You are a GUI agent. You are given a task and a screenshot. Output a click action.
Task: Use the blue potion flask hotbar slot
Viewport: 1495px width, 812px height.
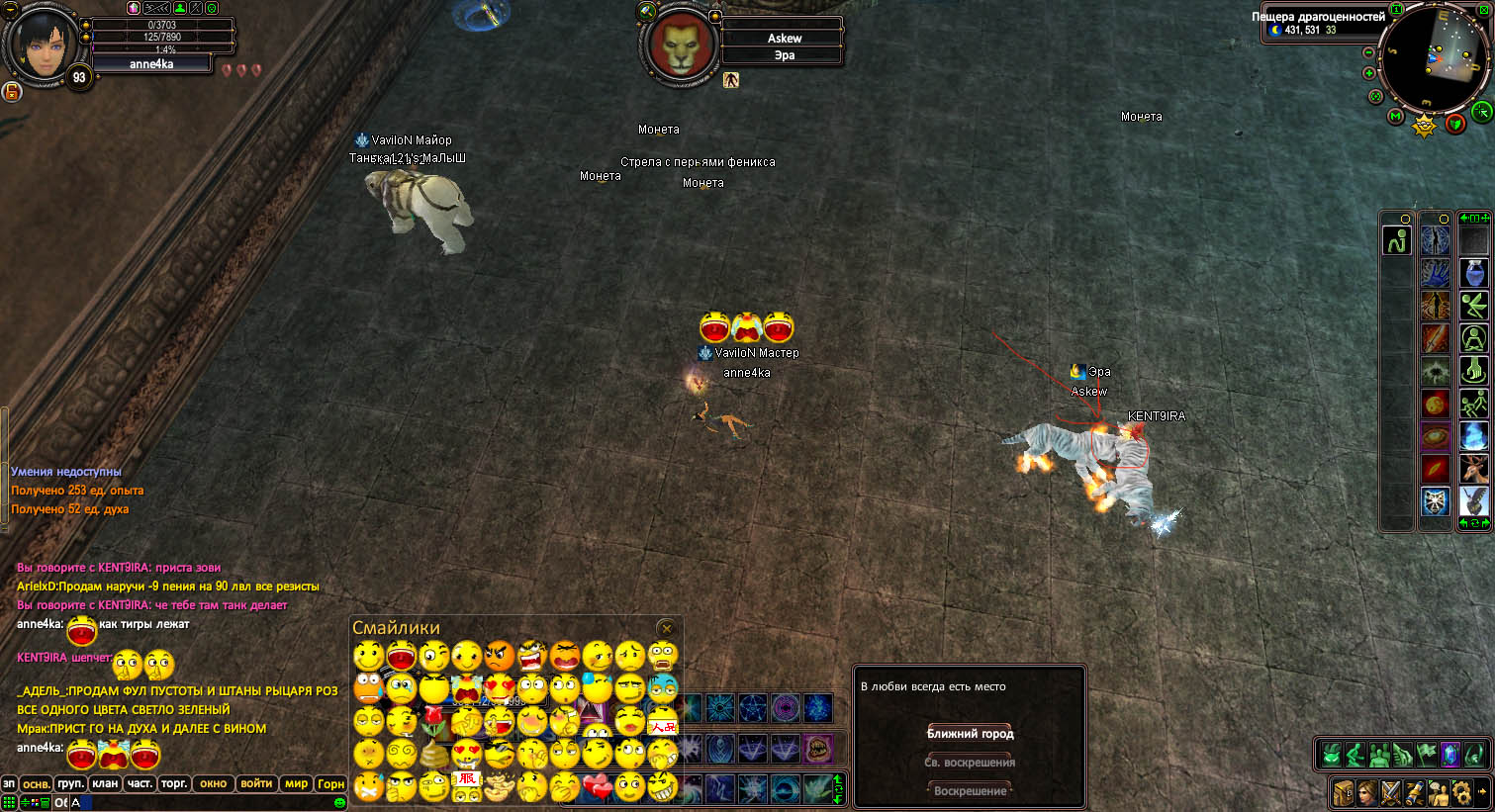pyautogui.click(x=1474, y=273)
